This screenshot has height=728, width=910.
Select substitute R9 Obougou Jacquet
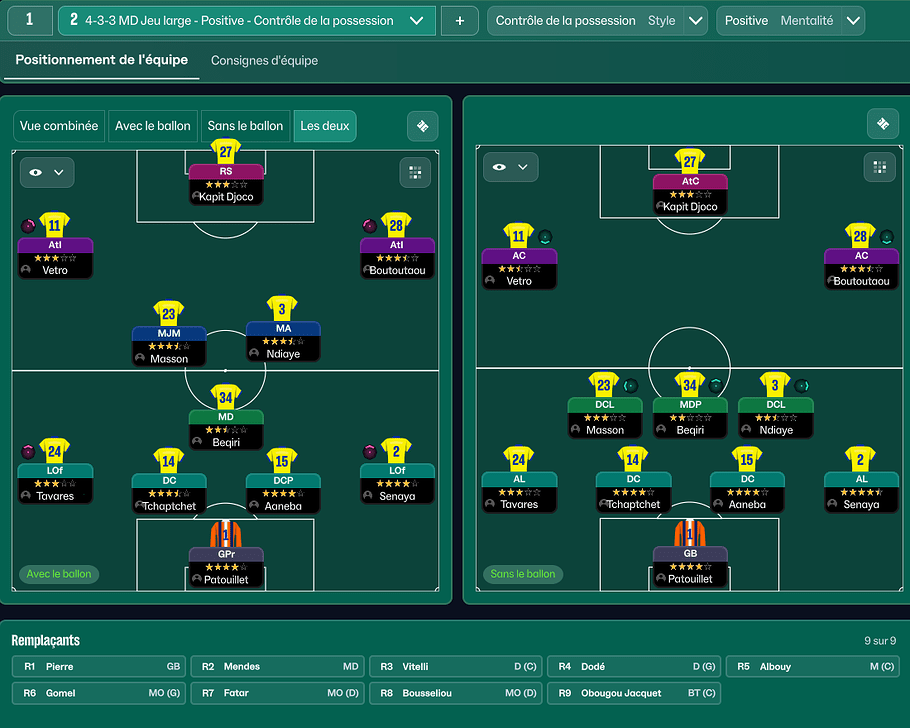(633, 693)
